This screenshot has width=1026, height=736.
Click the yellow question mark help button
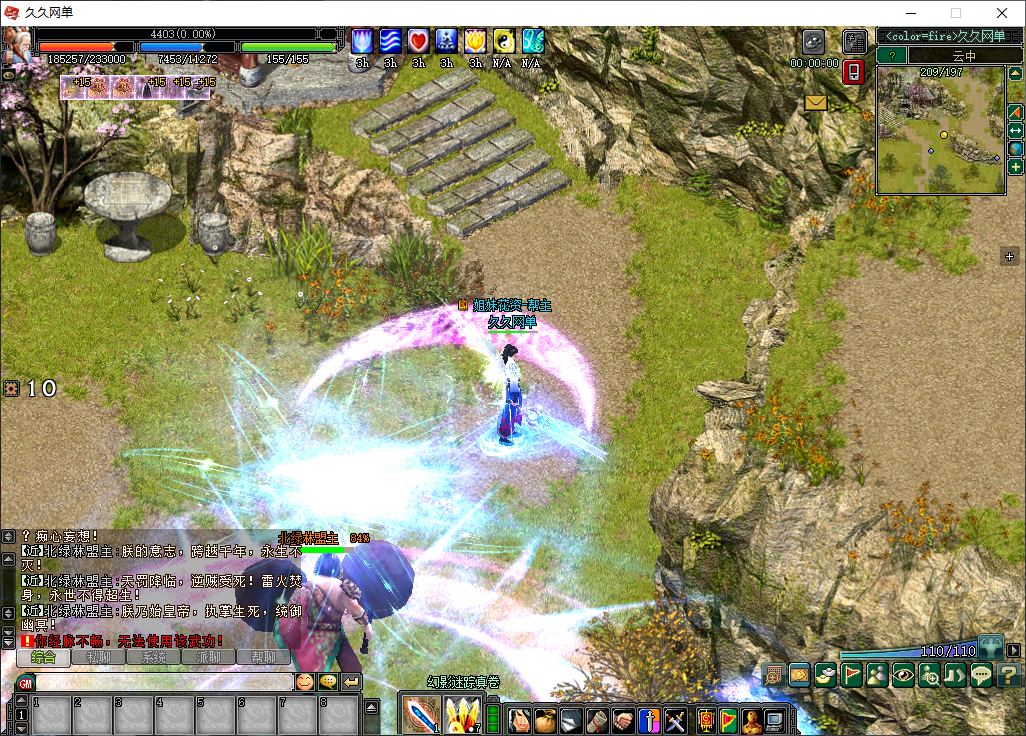[x=1008, y=675]
